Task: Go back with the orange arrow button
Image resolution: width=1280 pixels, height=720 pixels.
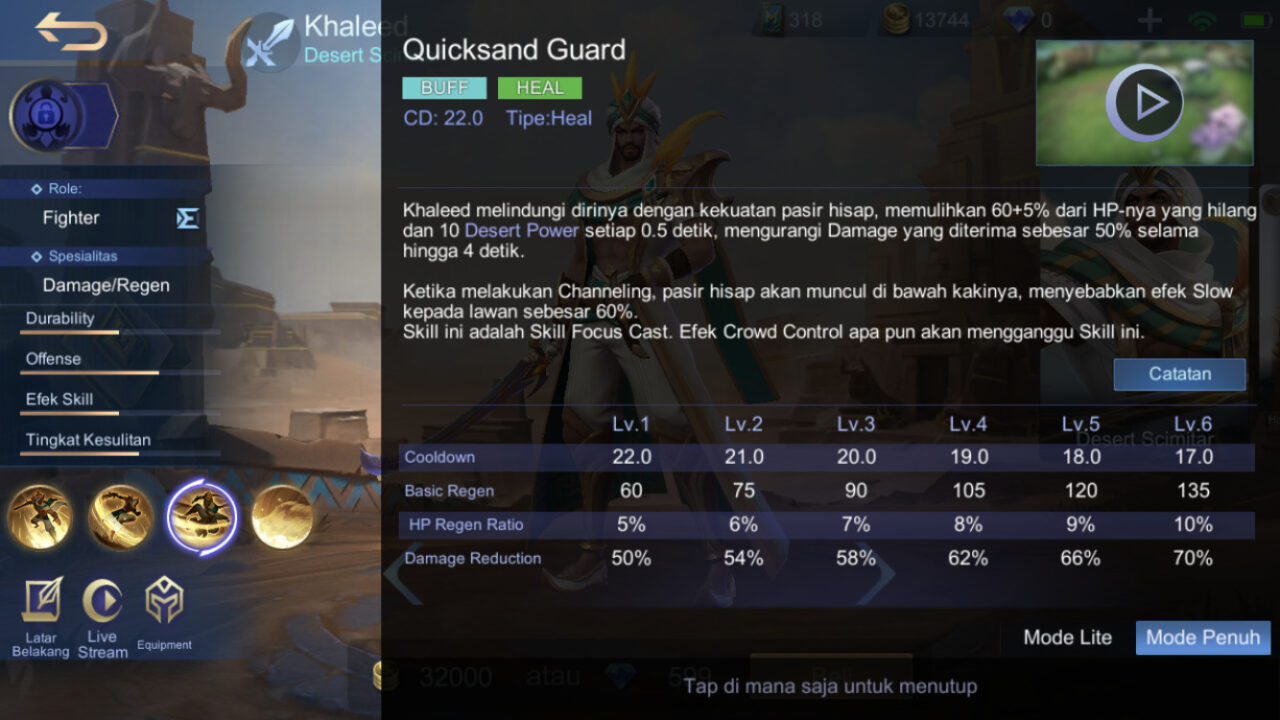Action: (71, 33)
